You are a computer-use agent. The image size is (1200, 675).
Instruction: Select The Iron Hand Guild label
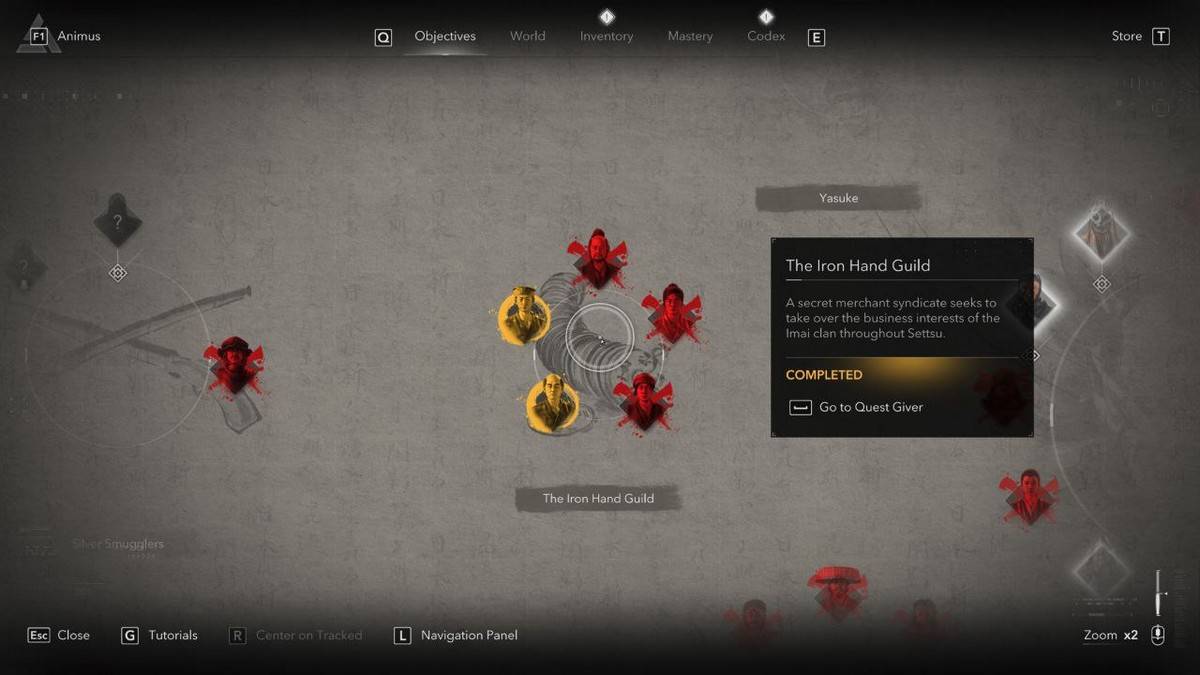[x=598, y=498]
